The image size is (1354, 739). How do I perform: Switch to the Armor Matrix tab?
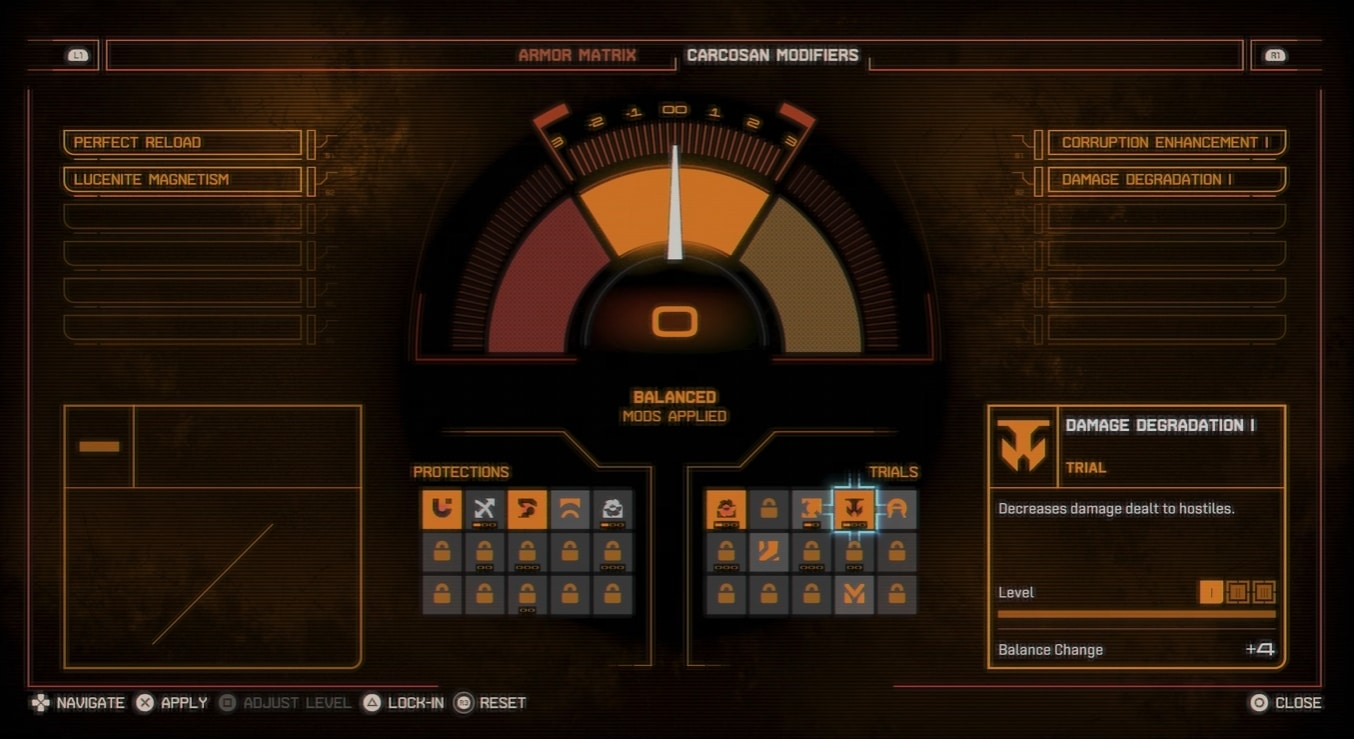point(577,55)
